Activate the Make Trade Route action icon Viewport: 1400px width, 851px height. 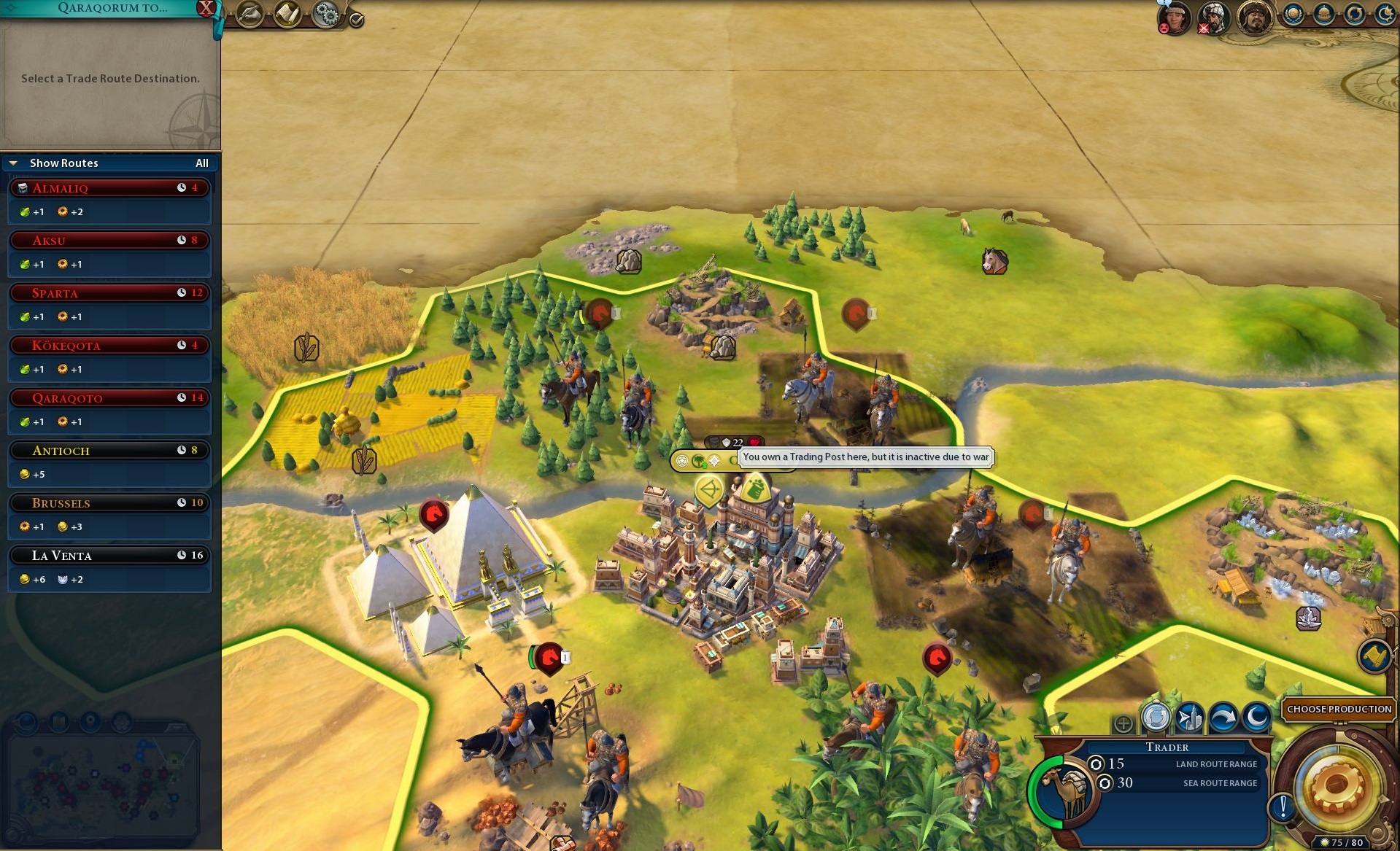[1156, 718]
